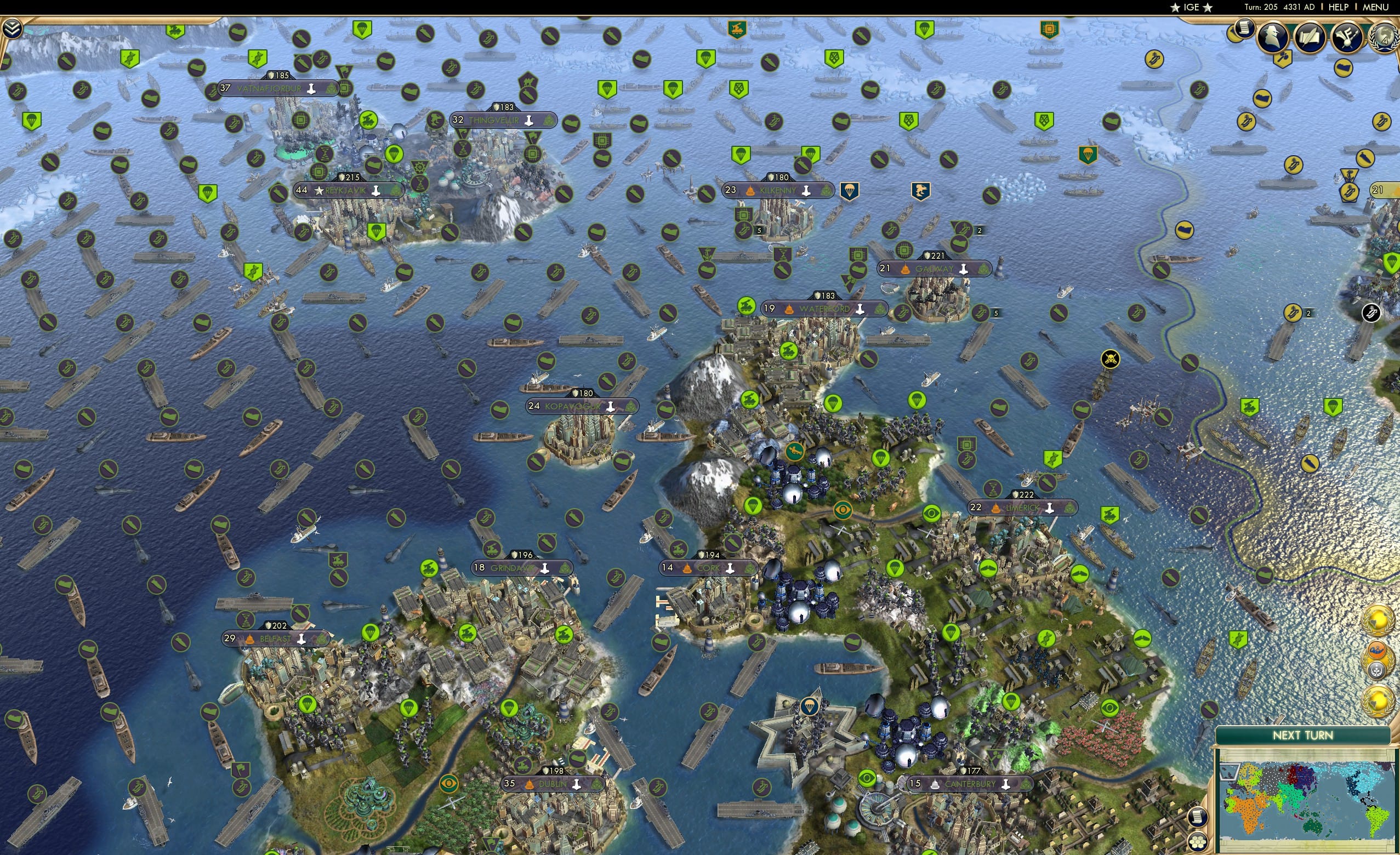
Task: Expand the 5 unit stack badge below Kilkenny
Action: click(x=760, y=232)
